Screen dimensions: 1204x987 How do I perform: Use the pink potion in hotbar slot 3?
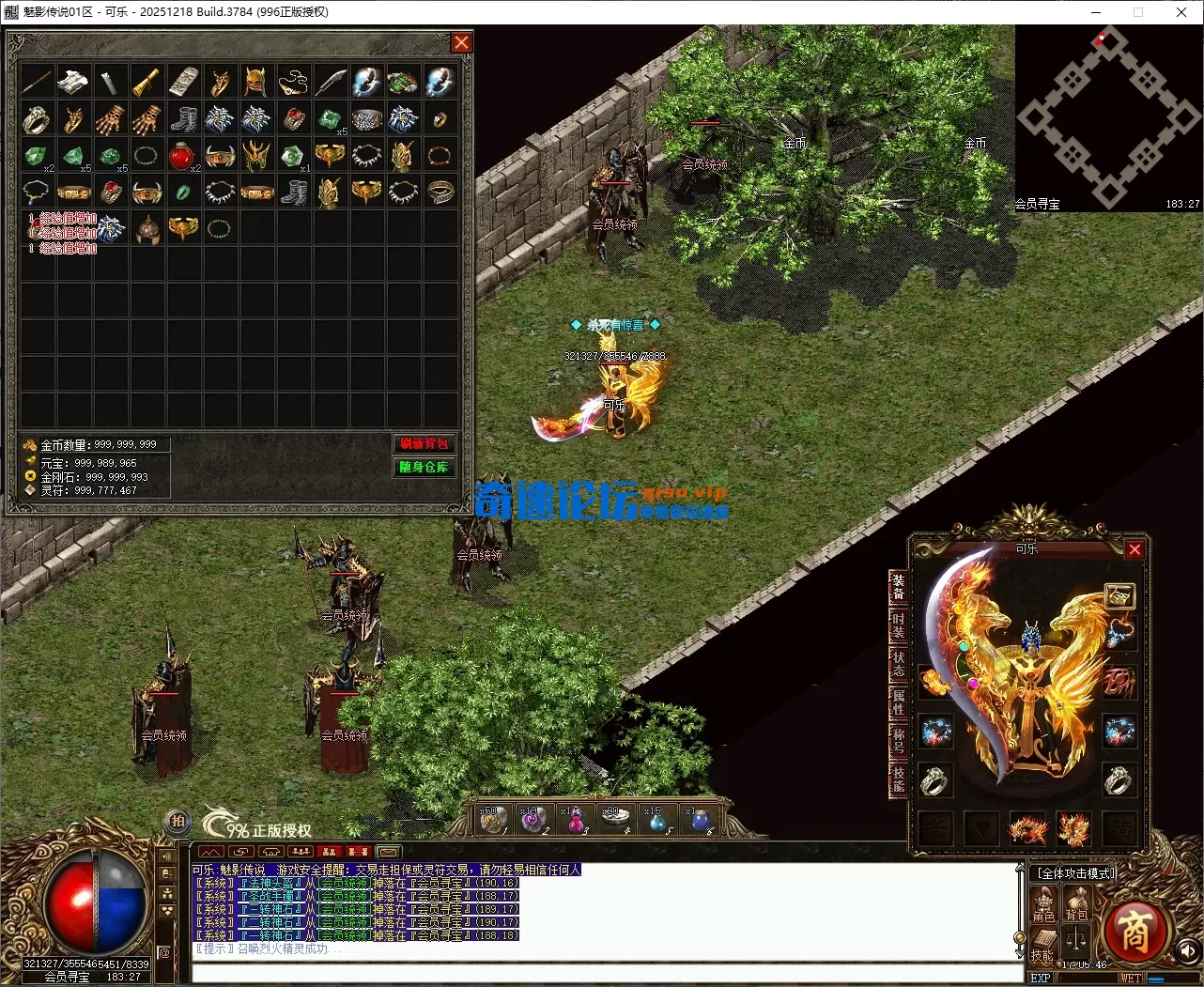tap(575, 820)
